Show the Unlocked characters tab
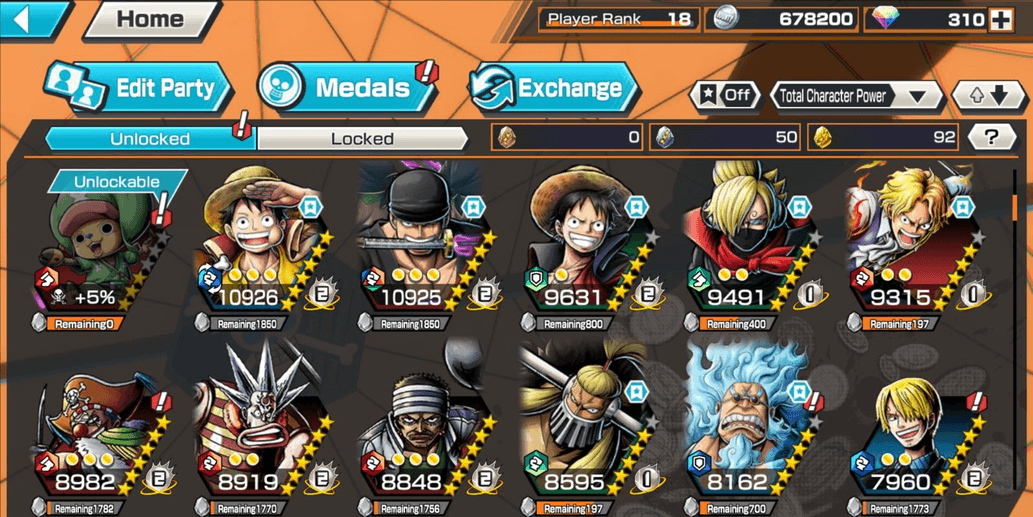 click(150, 139)
